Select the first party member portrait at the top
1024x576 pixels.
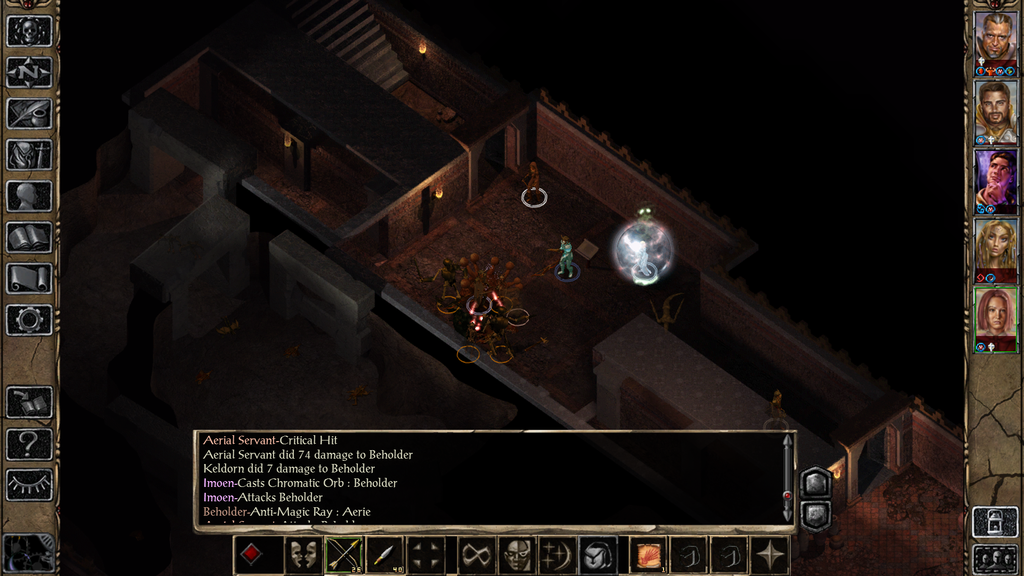coord(995,38)
